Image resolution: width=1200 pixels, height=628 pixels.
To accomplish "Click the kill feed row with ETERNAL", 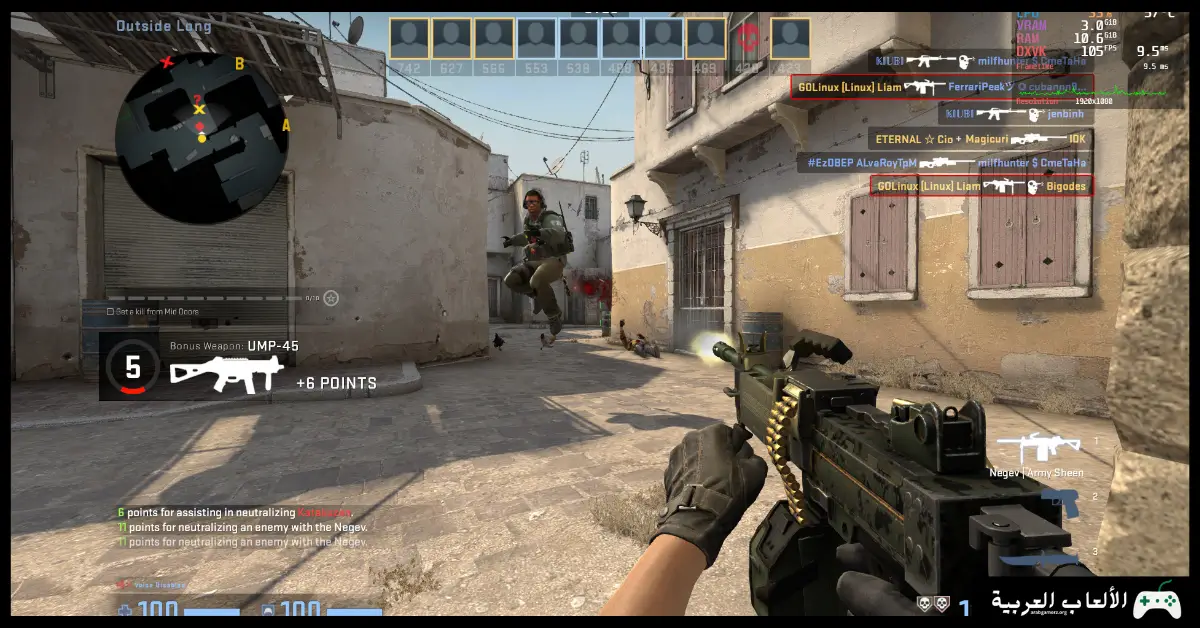I will (x=979, y=140).
